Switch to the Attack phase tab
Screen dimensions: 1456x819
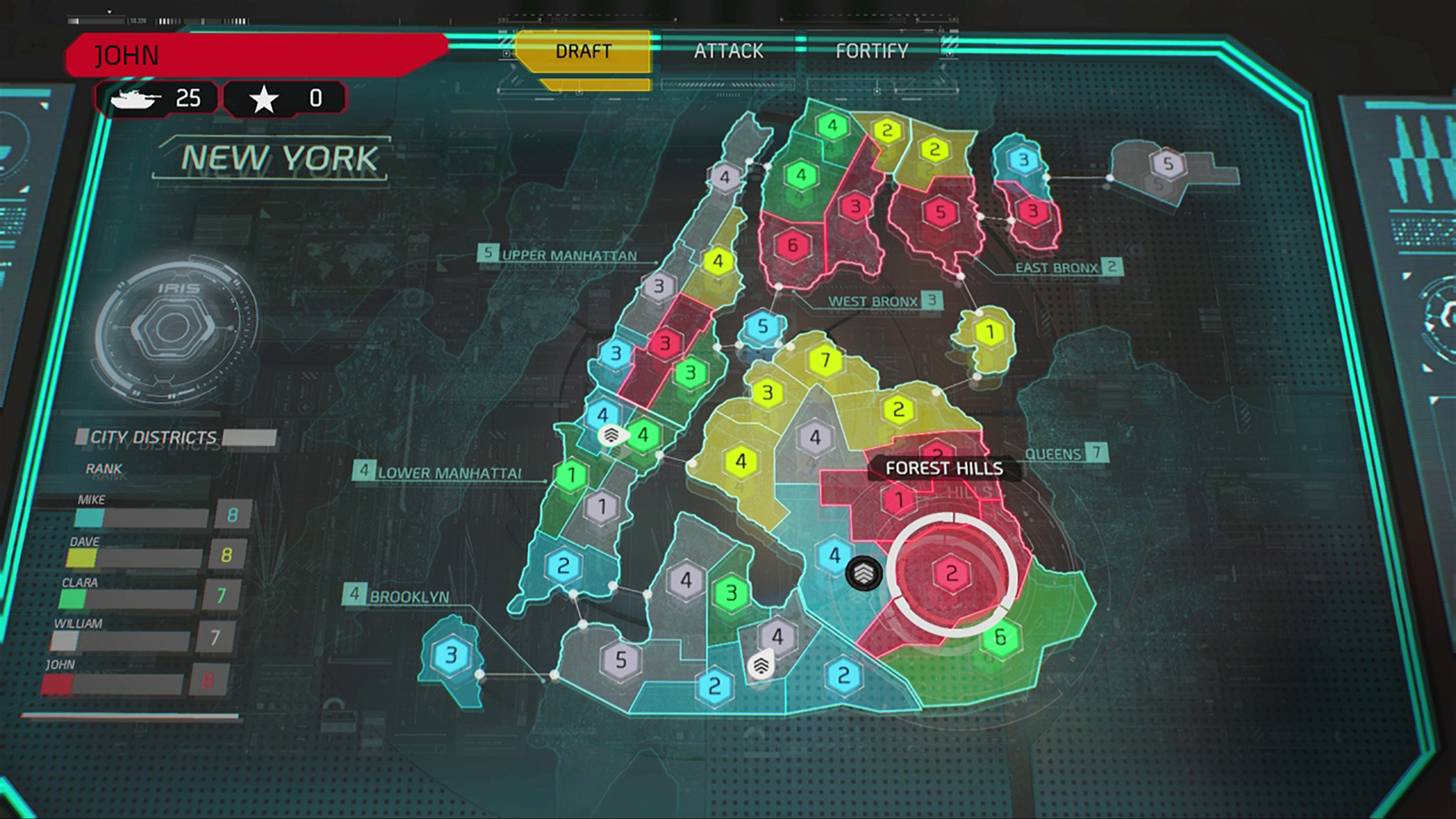728,51
